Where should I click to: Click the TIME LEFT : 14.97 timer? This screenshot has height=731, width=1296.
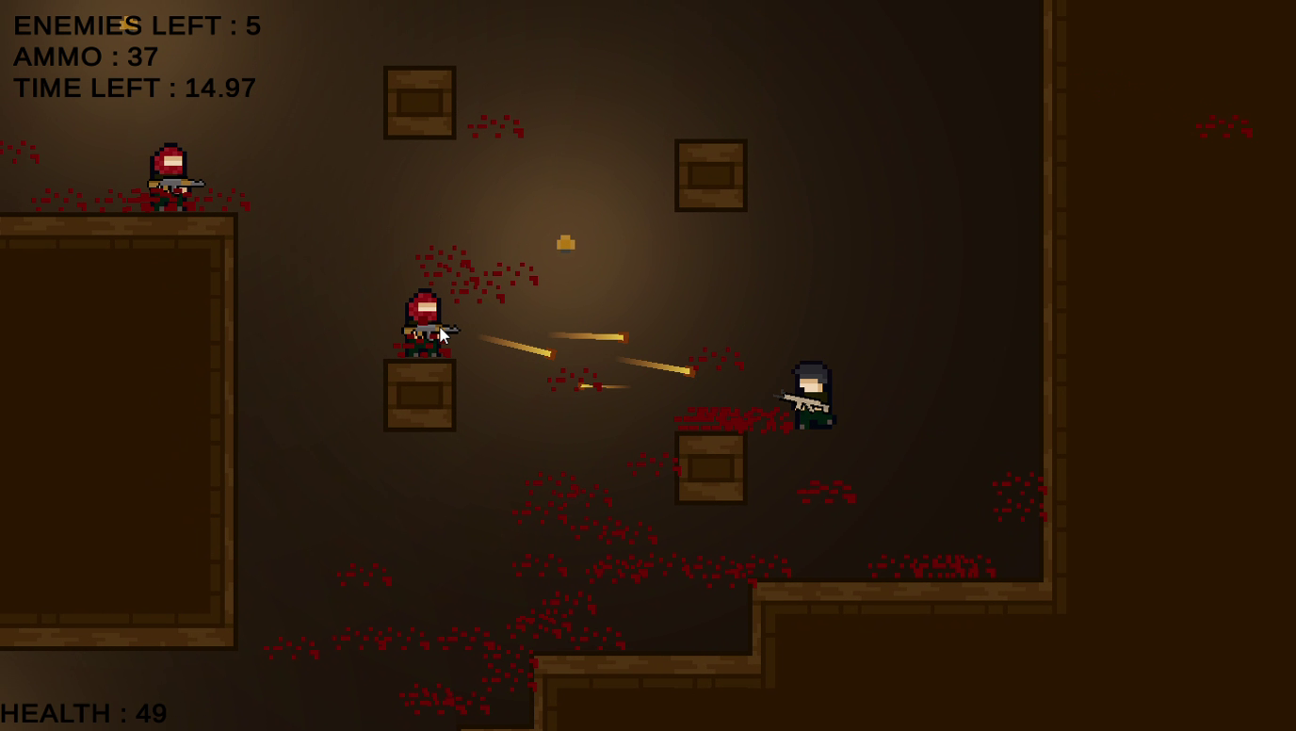click(x=133, y=88)
